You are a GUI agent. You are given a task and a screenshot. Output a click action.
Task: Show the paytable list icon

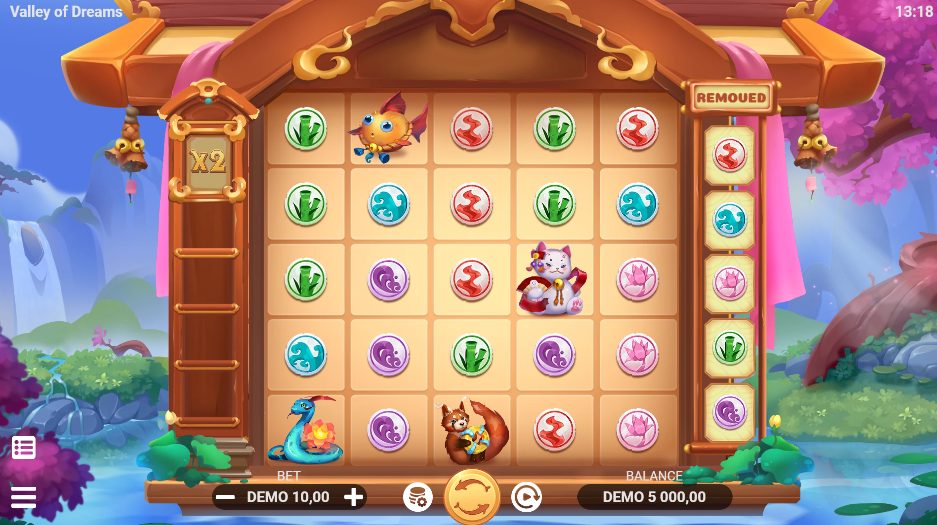[24, 447]
